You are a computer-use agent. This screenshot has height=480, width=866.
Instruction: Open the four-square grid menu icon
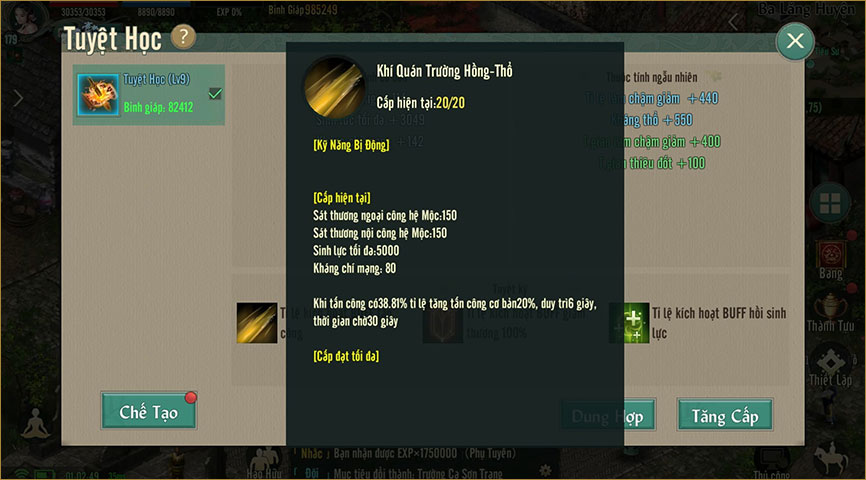point(829,205)
